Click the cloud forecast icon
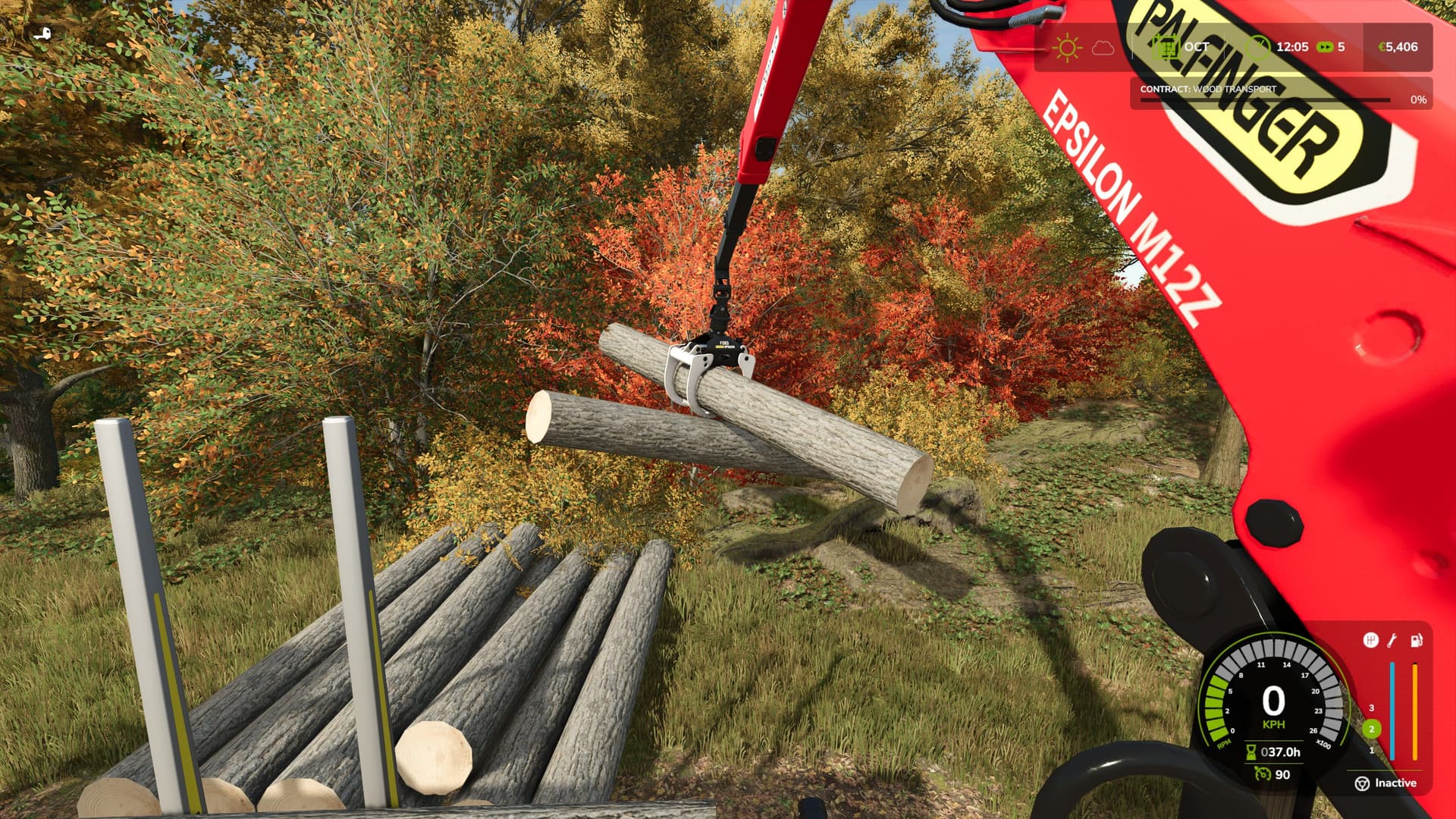1456x819 pixels. (x=1103, y=48)
